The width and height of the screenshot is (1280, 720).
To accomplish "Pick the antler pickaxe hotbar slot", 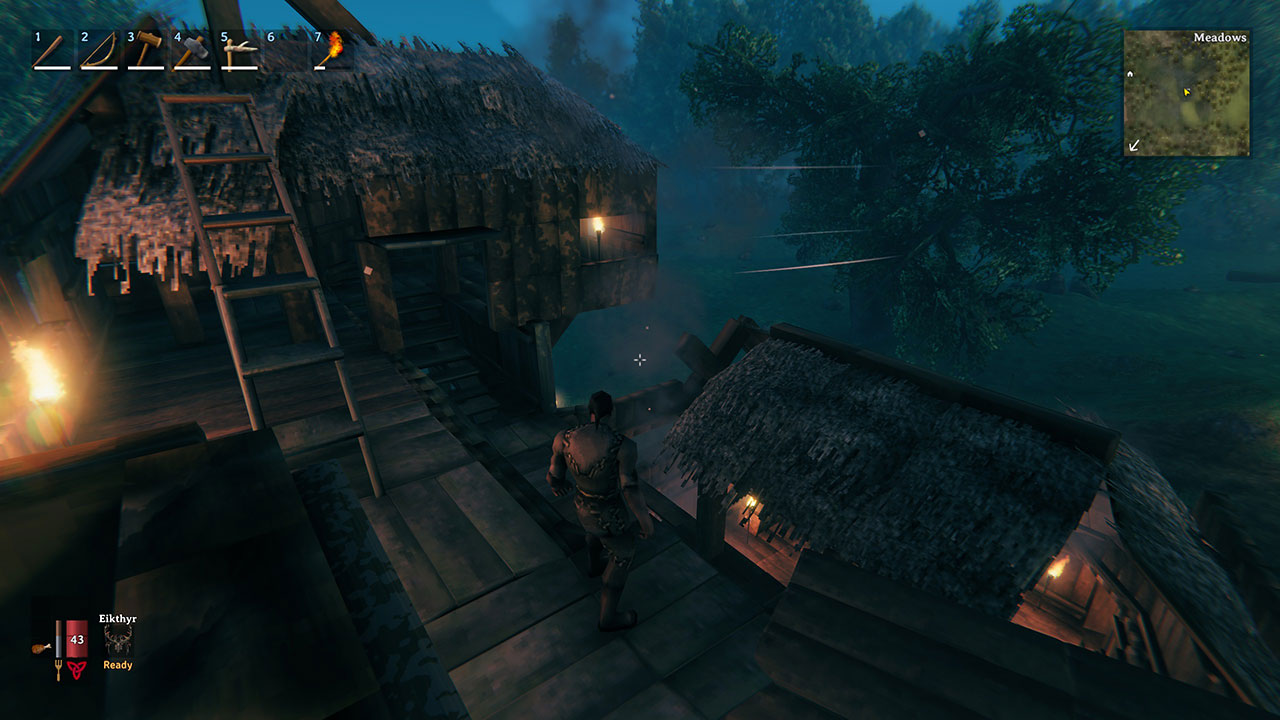I will 239,51.
